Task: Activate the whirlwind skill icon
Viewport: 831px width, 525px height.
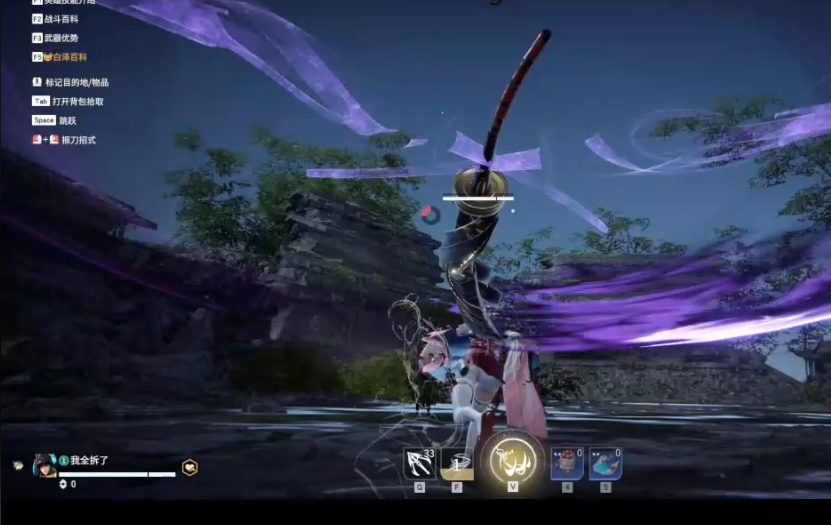Action: pos(457,463)
